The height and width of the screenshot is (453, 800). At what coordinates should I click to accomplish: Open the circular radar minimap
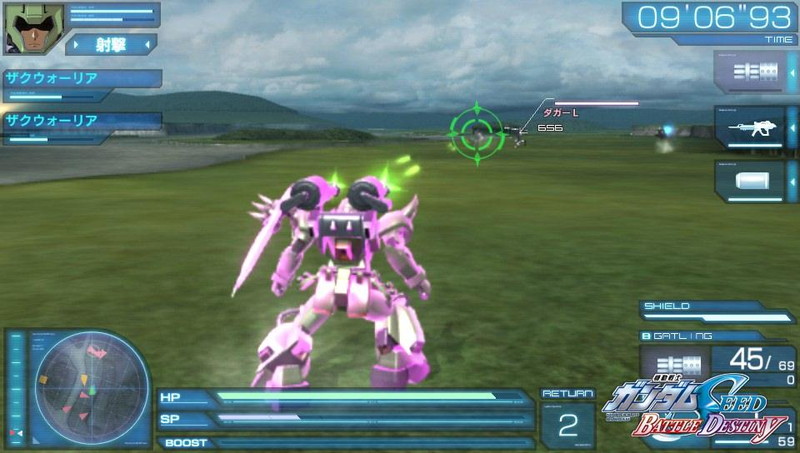pyautogui.click(x=77, y=386)
